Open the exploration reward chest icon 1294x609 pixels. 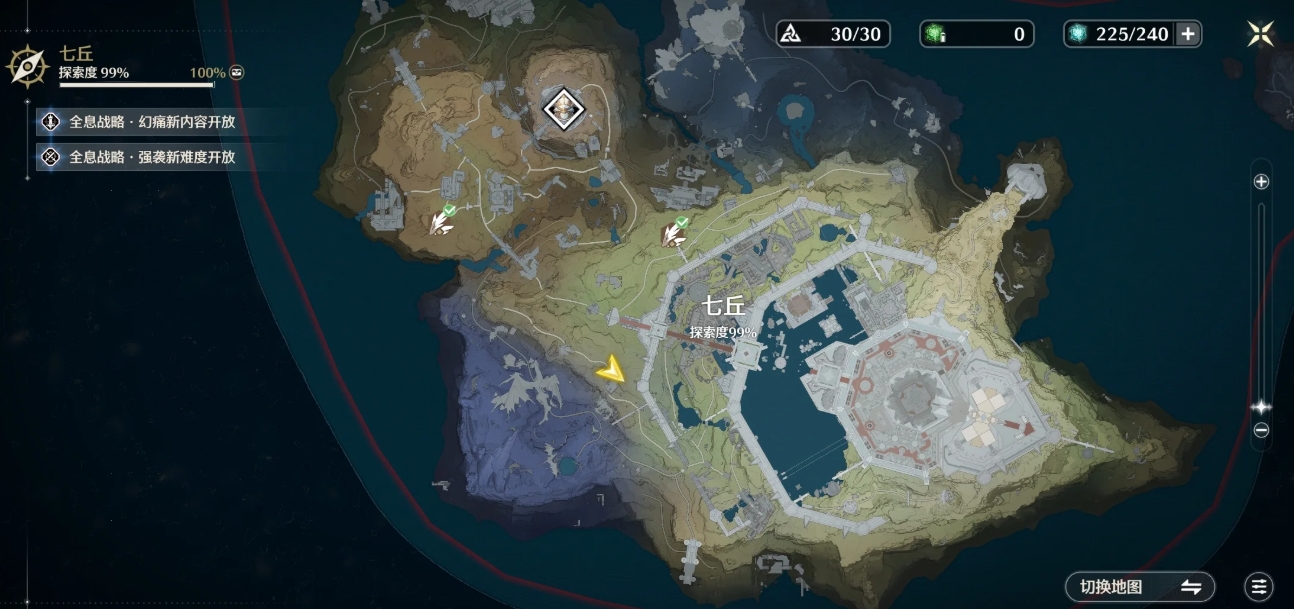click(236, 73)
